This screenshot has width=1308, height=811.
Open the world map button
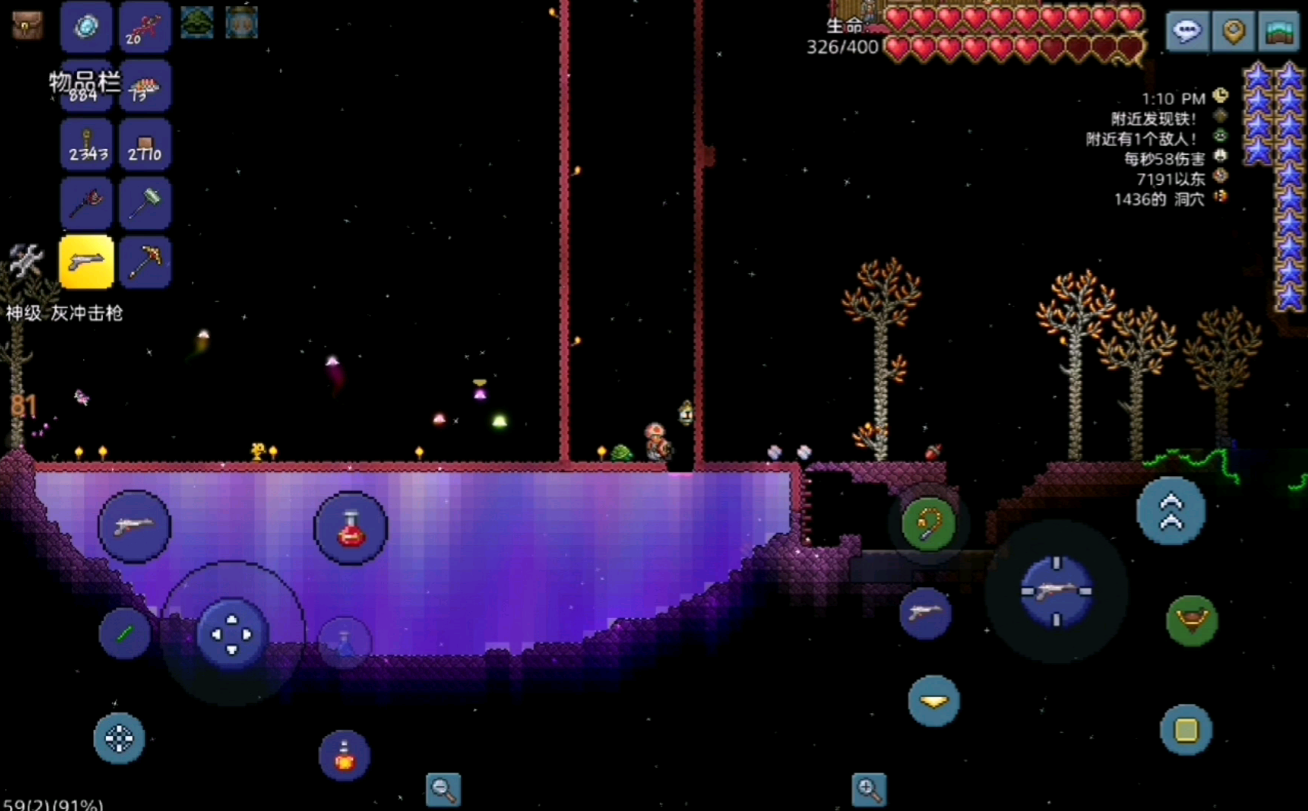[x=1278, y=30]
